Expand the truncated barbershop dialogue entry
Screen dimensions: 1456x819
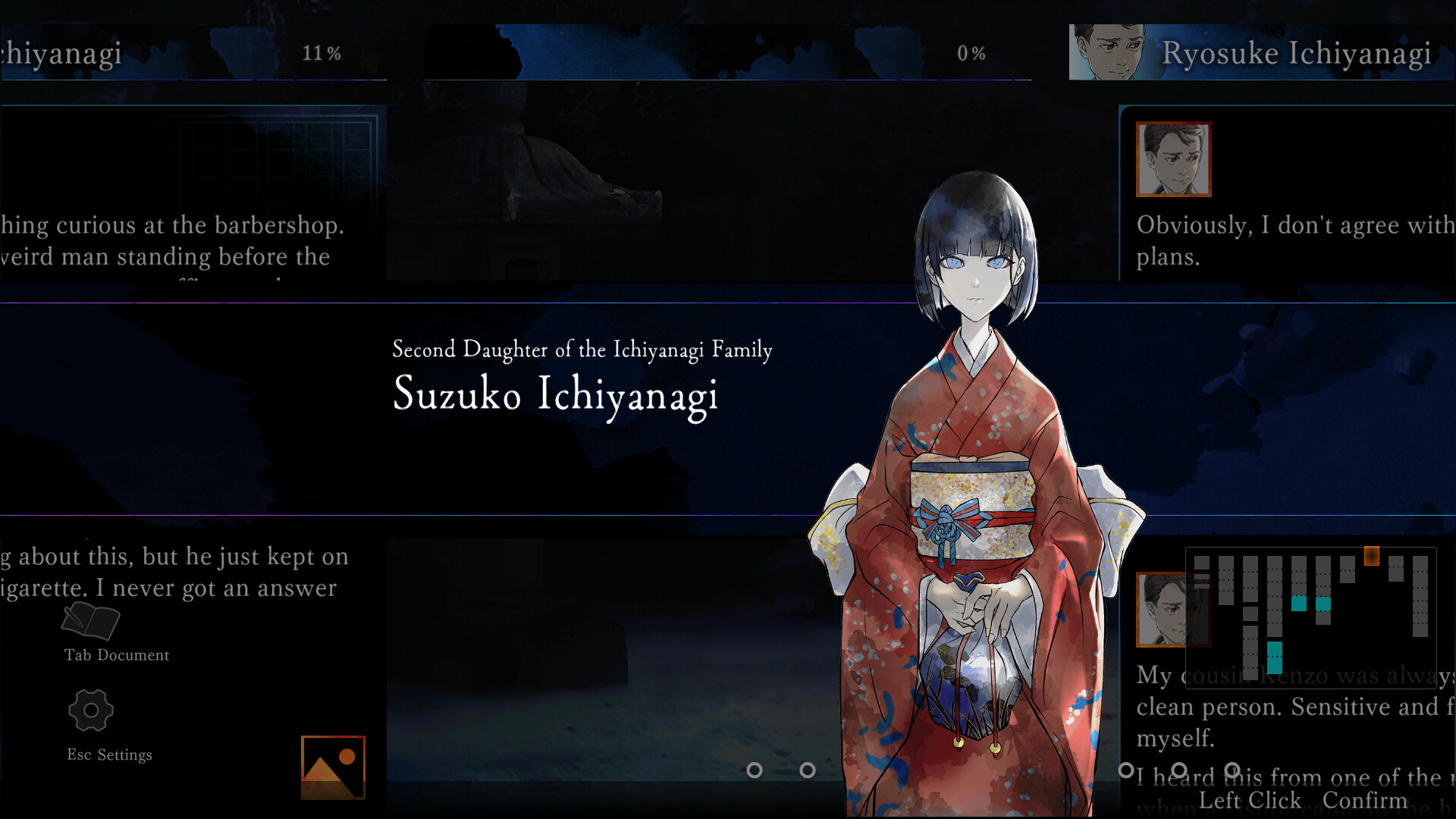(x=174, y=241)
